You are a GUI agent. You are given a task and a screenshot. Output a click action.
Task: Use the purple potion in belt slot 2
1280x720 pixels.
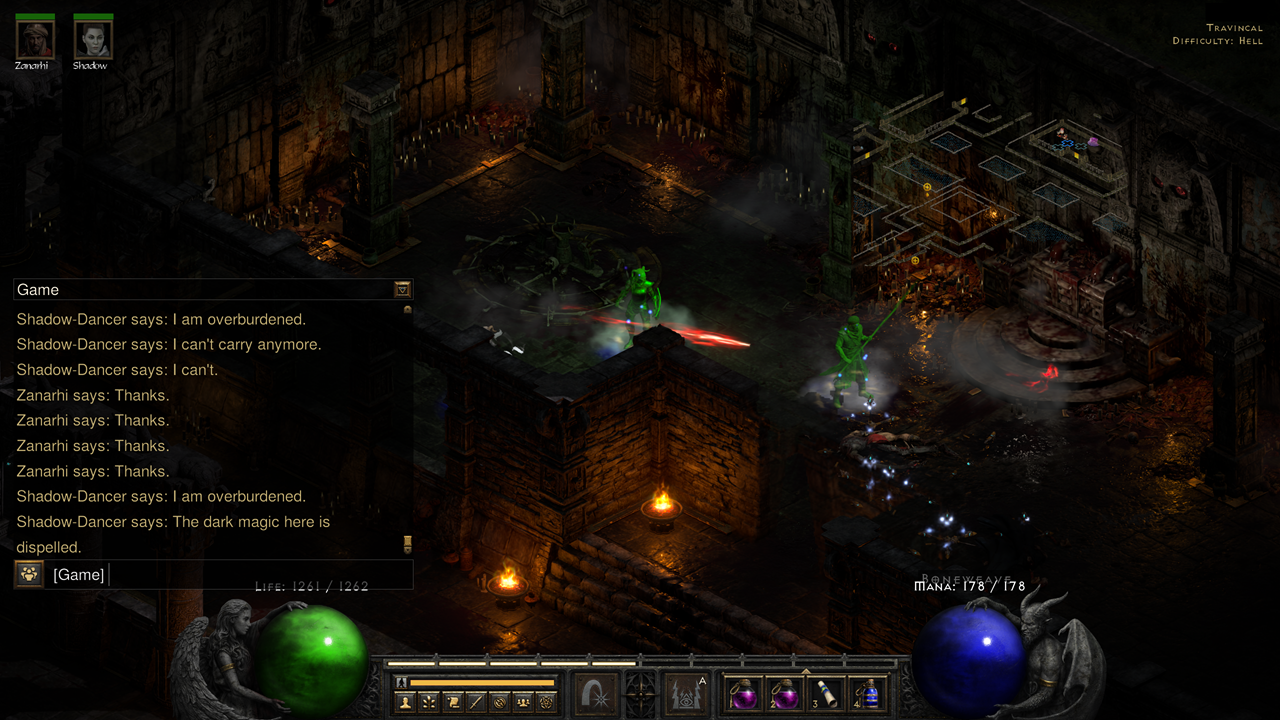[784, 694]
